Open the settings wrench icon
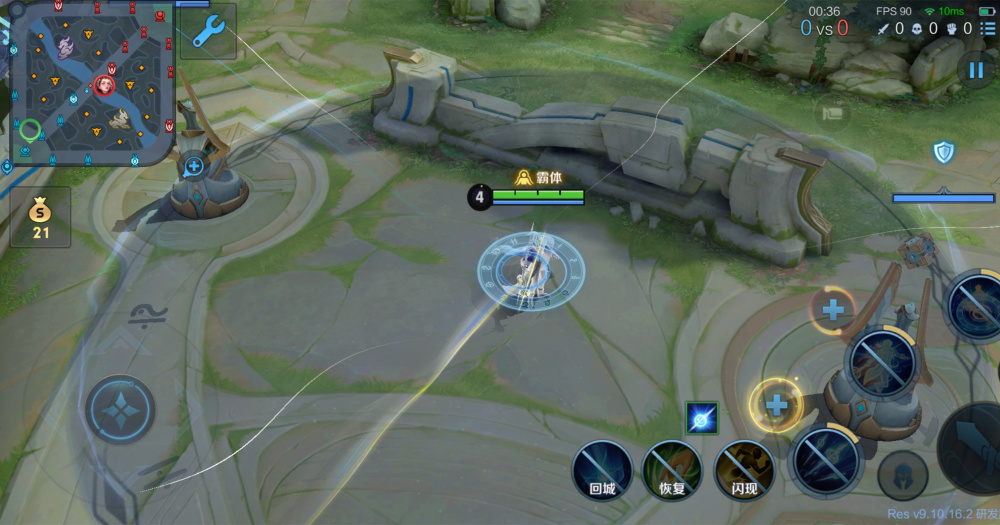 click(209, 31)
